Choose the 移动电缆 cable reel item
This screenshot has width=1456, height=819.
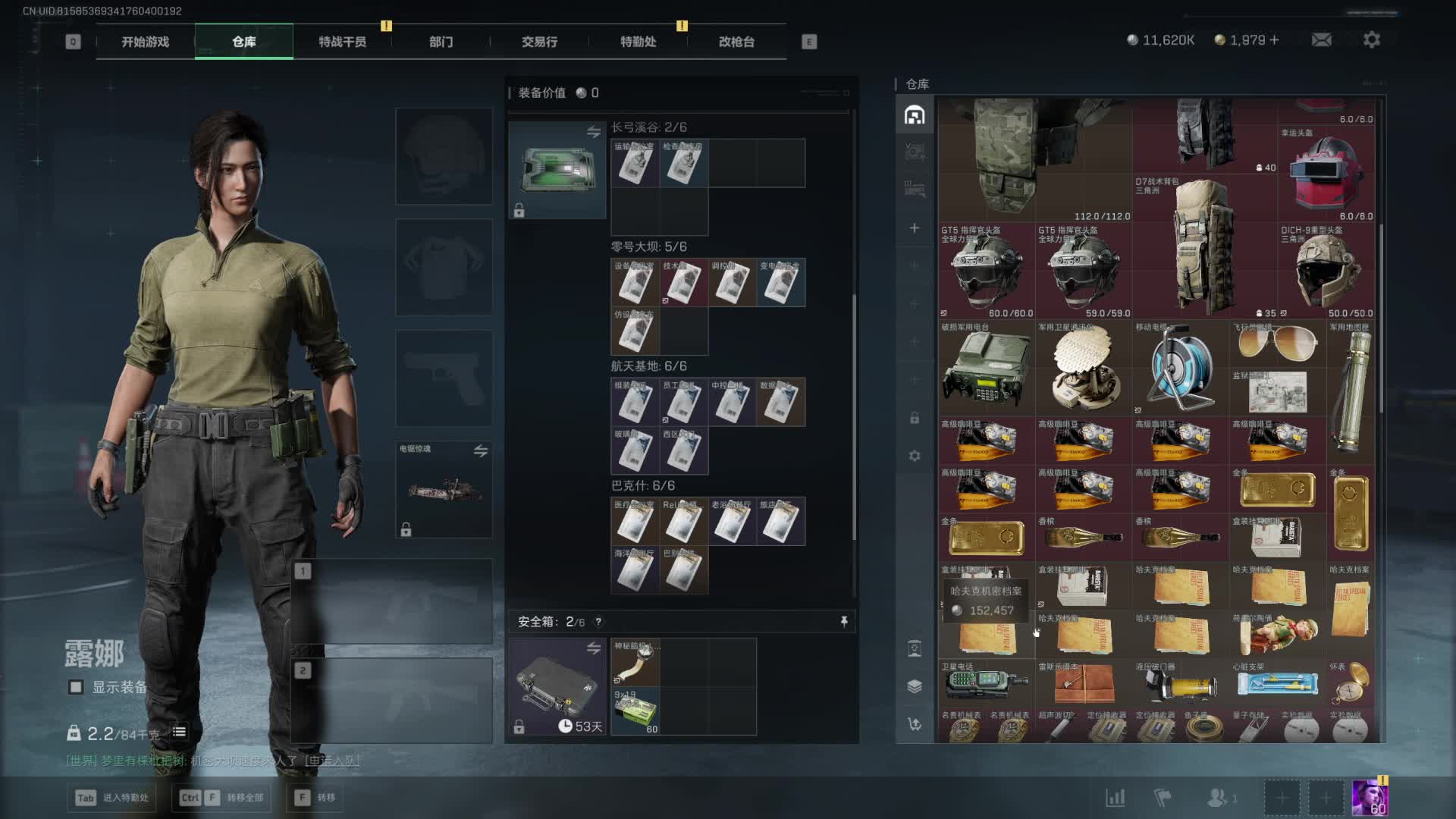[x=1179, y=369]
